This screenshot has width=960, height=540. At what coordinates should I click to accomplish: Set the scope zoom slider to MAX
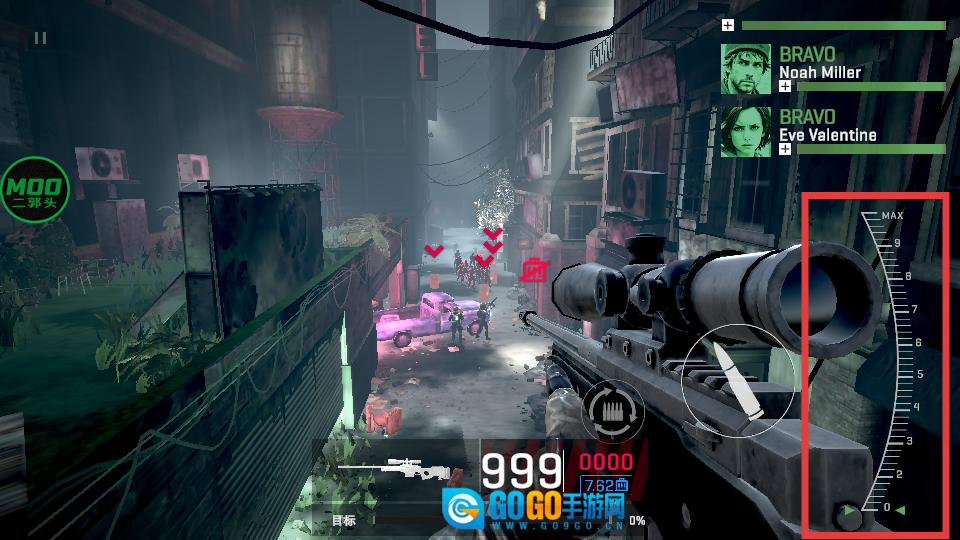[x=891, y=216]
